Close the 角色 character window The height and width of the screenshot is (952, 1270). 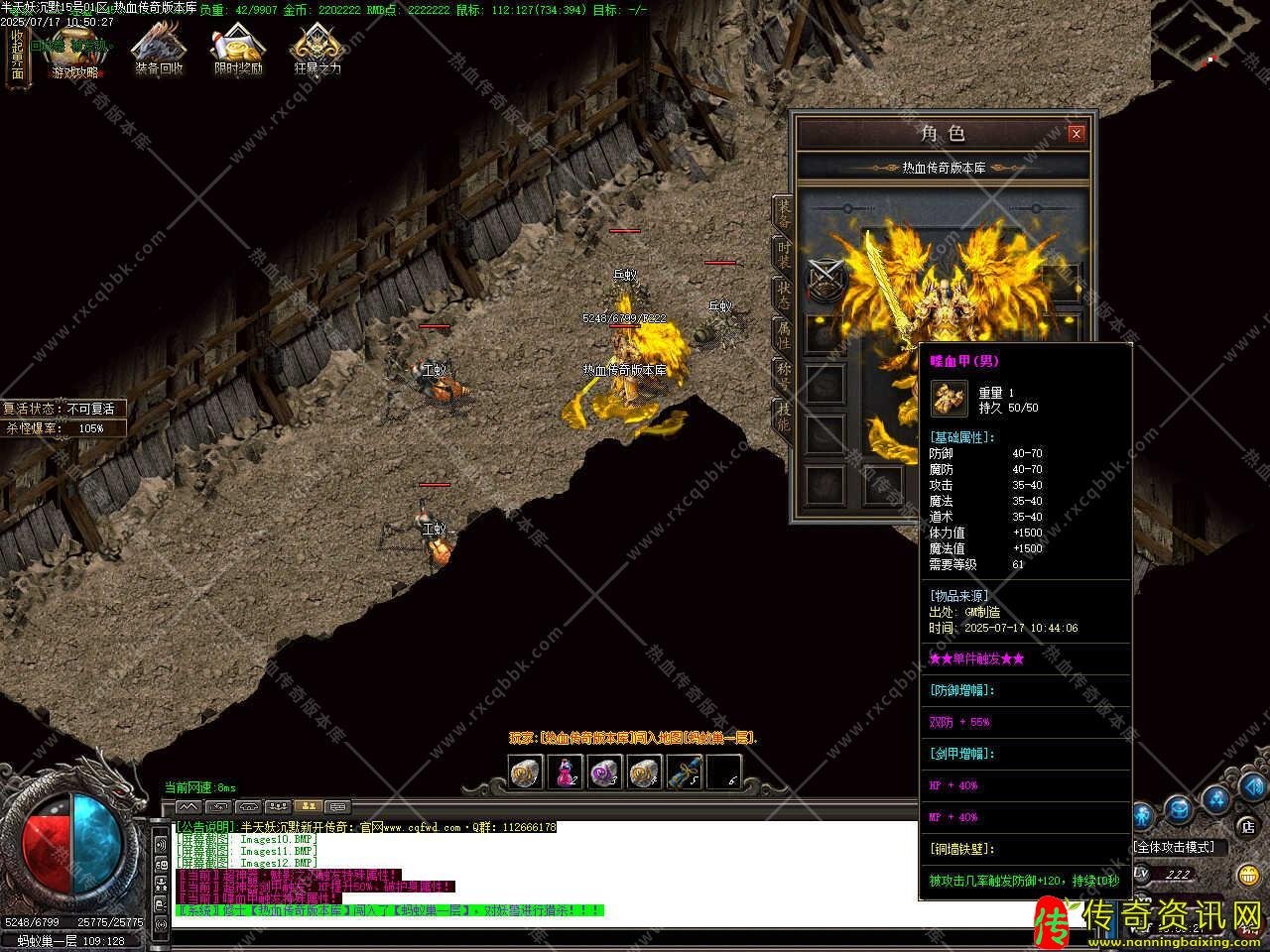point(1076,134)
